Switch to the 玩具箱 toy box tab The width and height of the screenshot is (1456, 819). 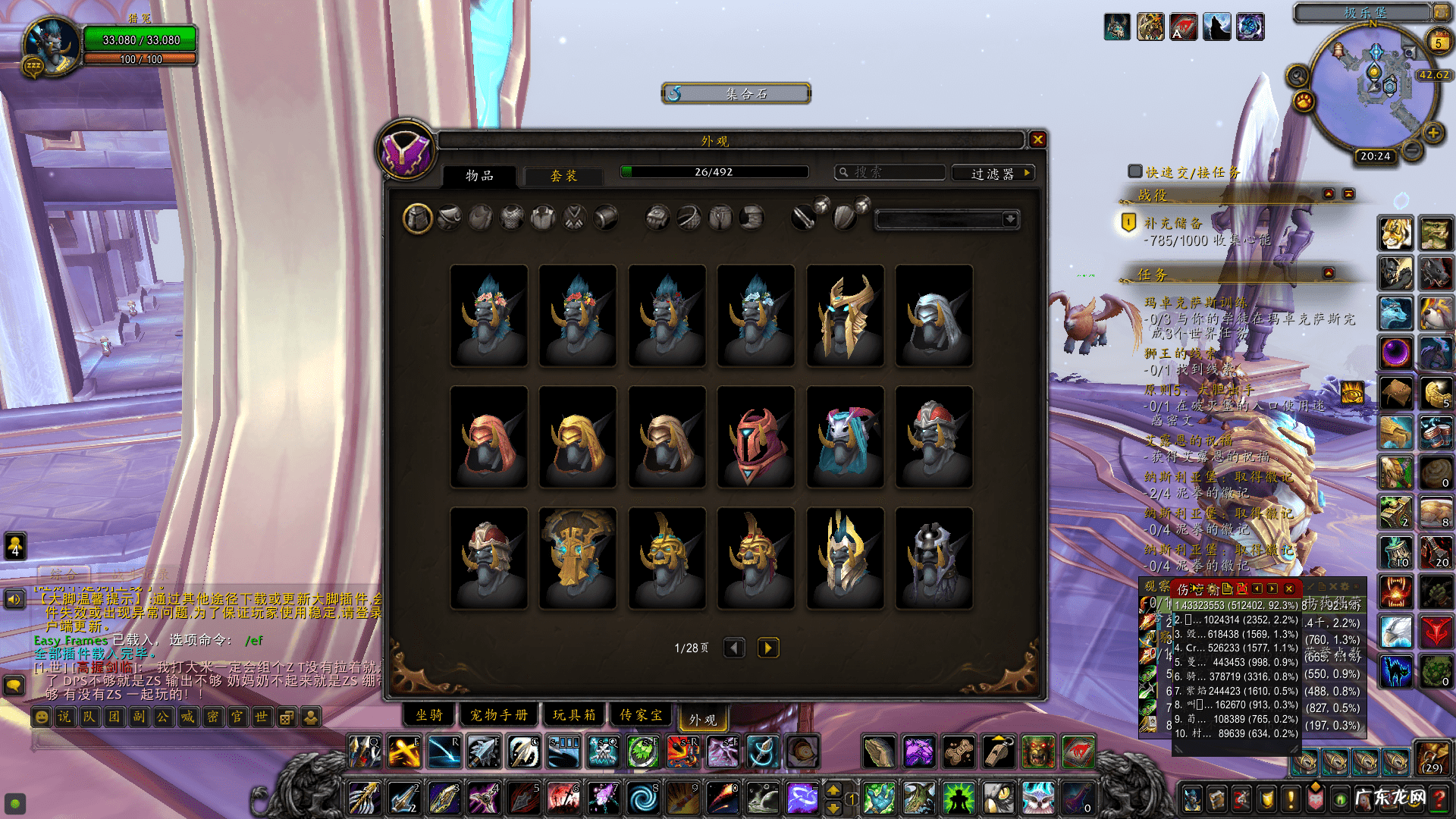(x=574, y=715)
